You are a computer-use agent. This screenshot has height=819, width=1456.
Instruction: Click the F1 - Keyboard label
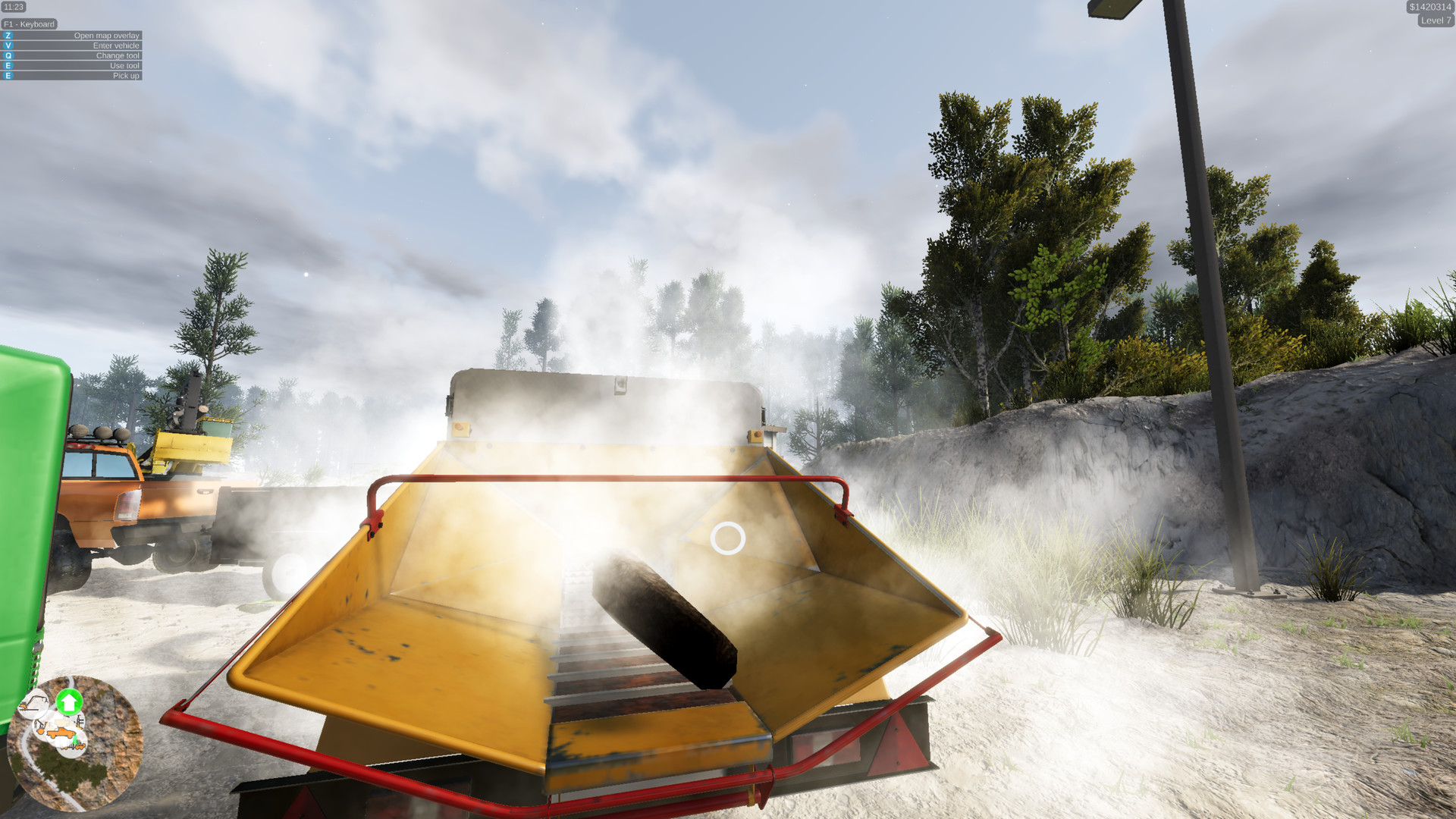(29, 24)
